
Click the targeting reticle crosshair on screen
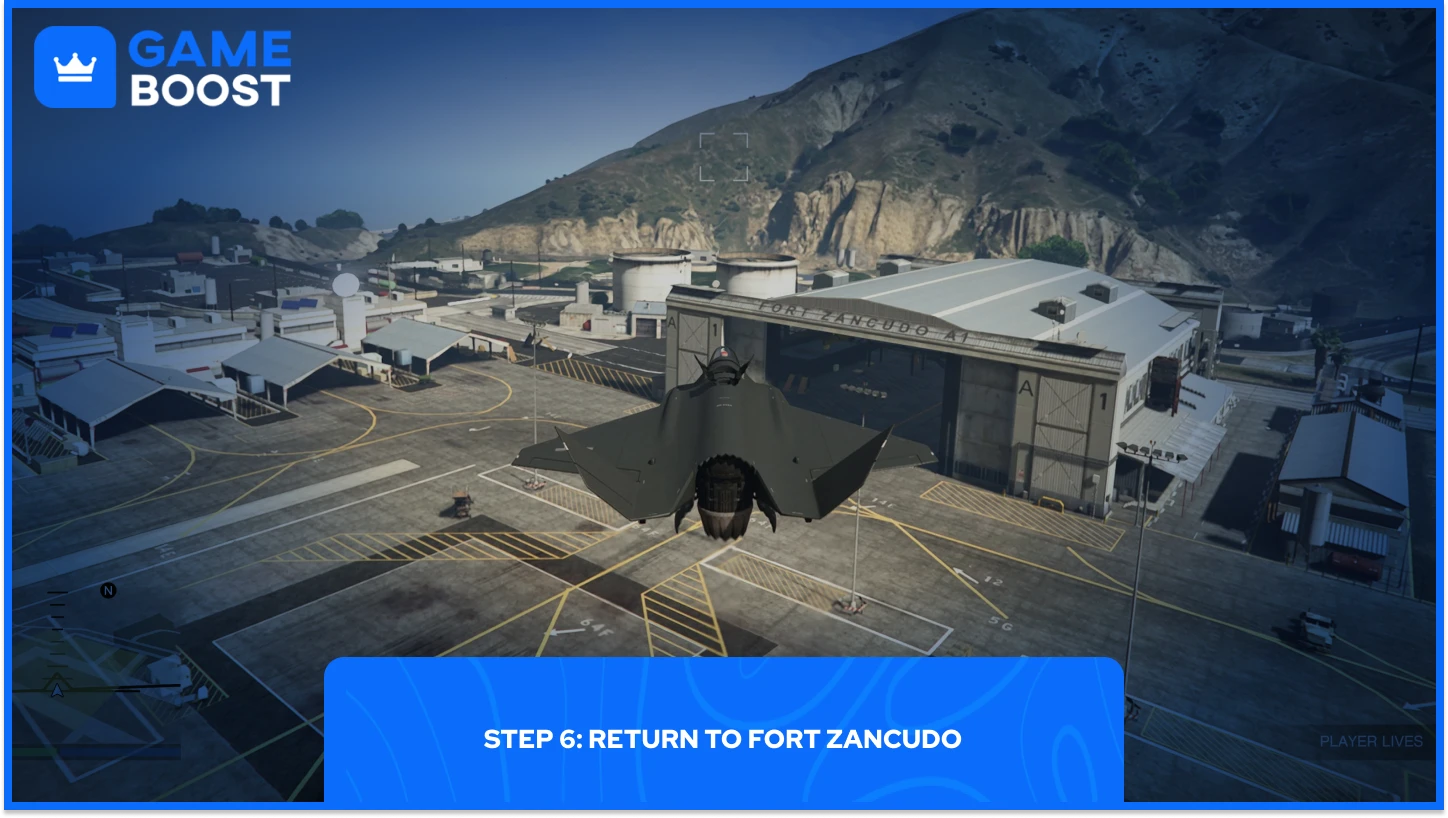pyautogui.click(x=725, y=158)
